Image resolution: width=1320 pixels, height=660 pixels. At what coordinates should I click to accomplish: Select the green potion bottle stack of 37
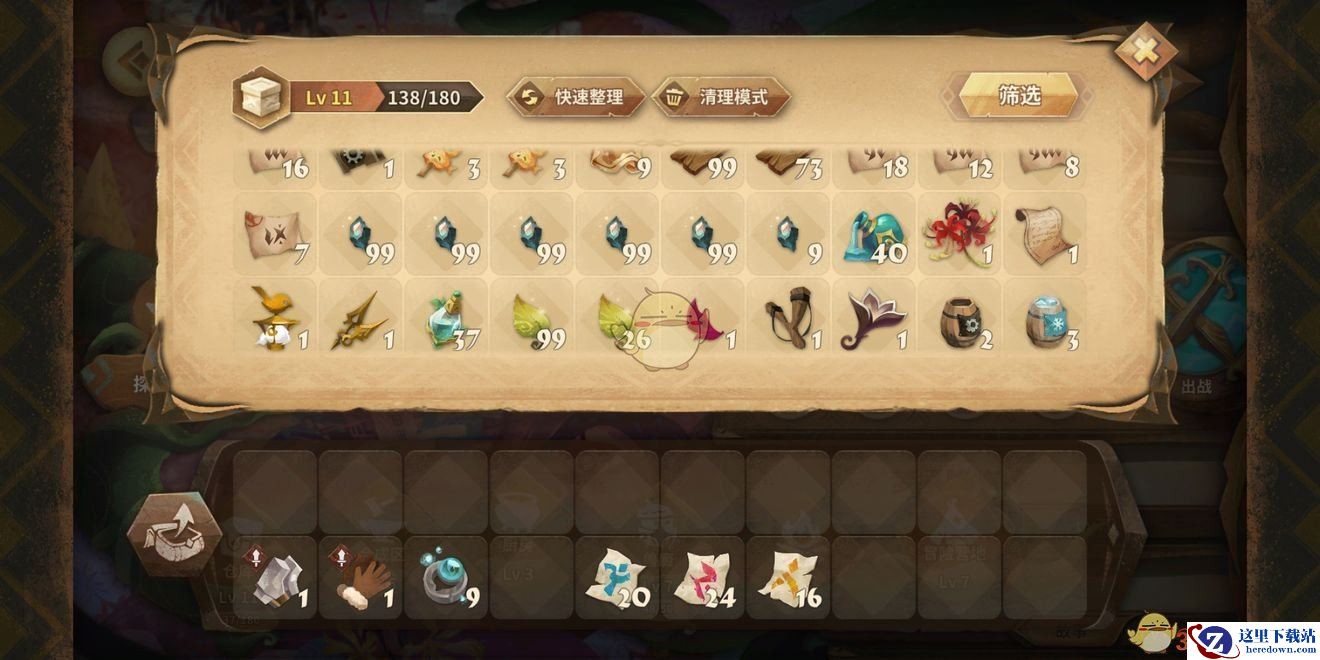click(x=446, y=318)
